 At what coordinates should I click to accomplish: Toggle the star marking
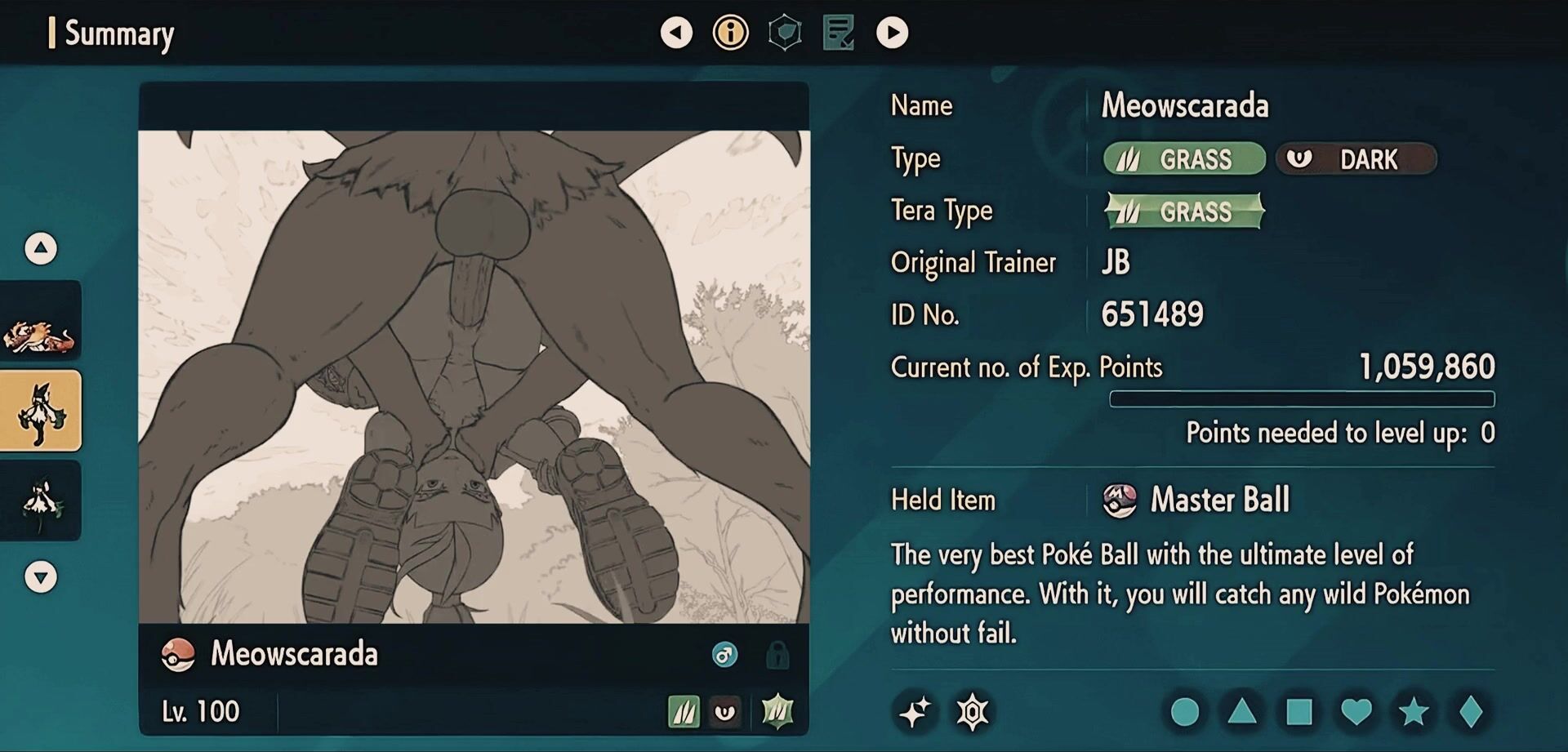(1413, 712)
